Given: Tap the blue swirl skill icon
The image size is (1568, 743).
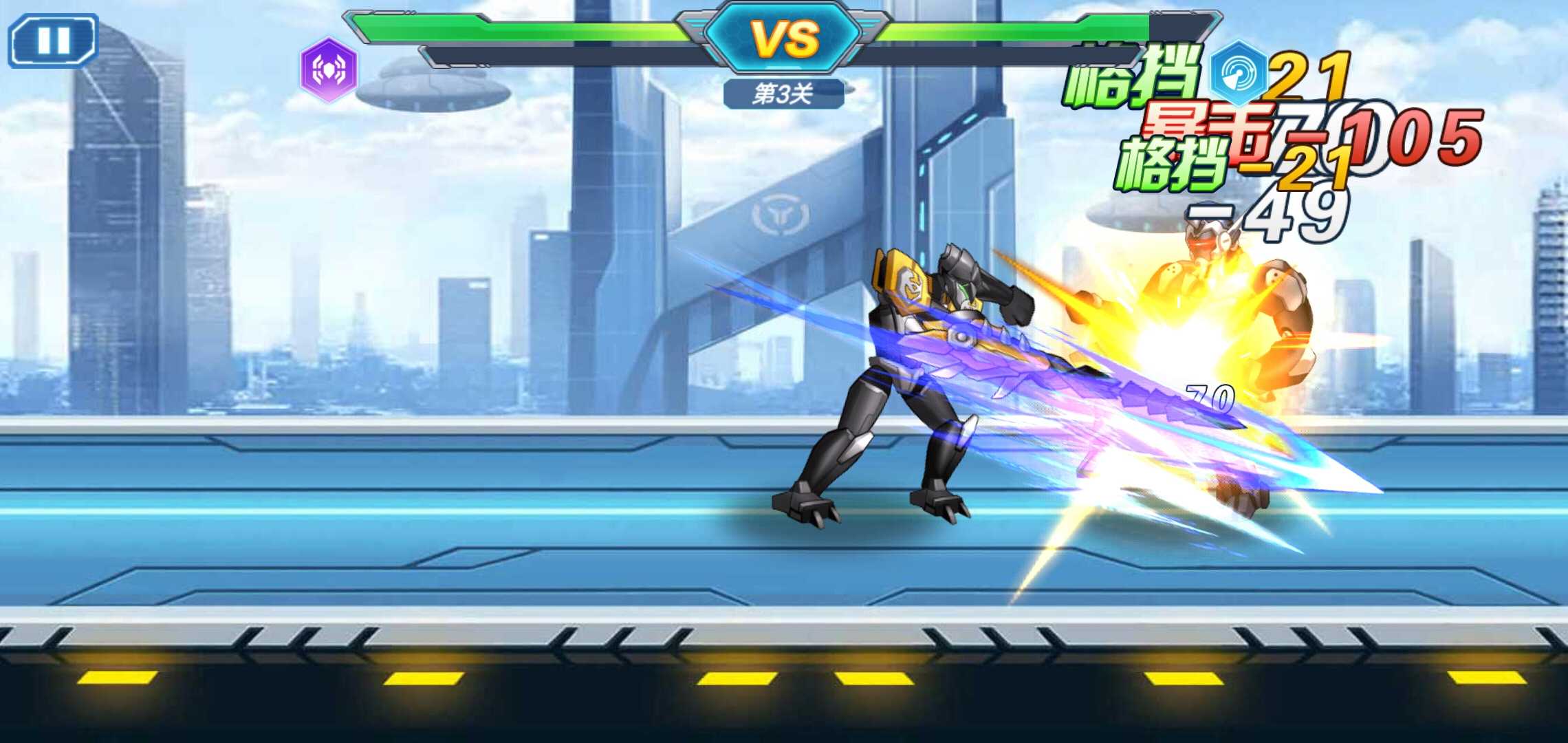Looking at the screenshot, I should coord(1238,73).
